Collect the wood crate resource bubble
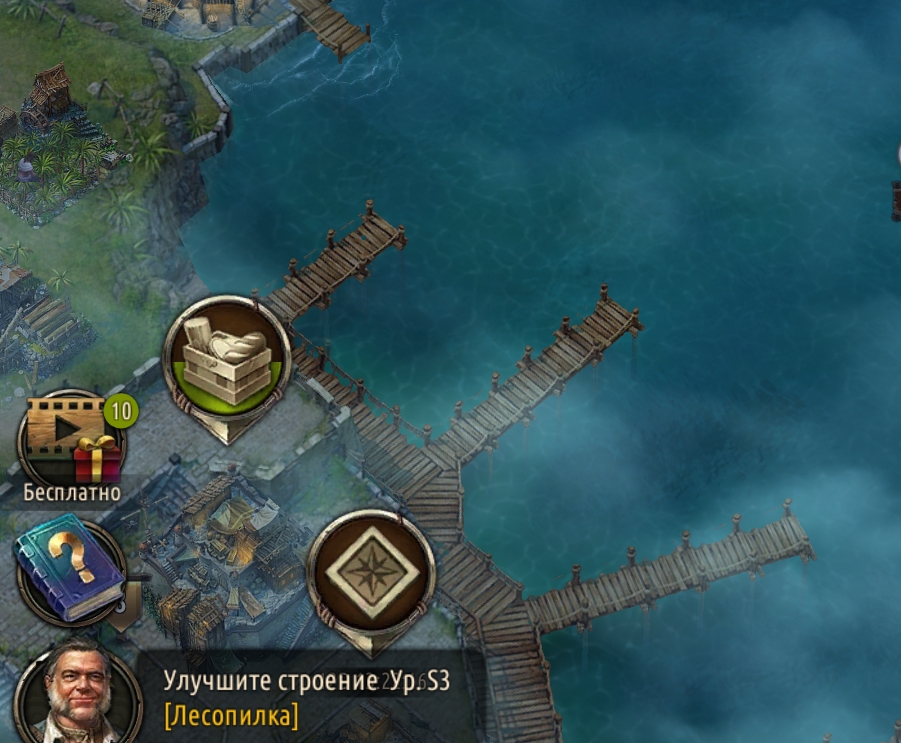 point(227,359)
